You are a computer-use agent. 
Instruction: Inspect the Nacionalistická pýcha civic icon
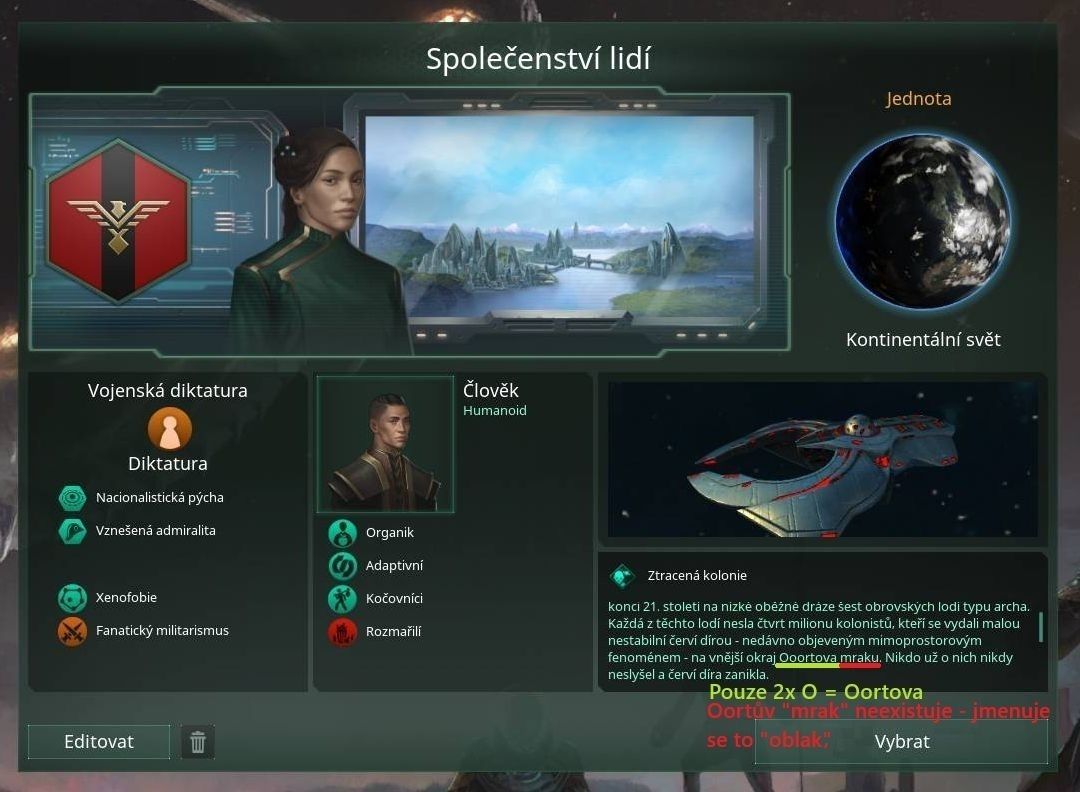click(x=73, y=498)
